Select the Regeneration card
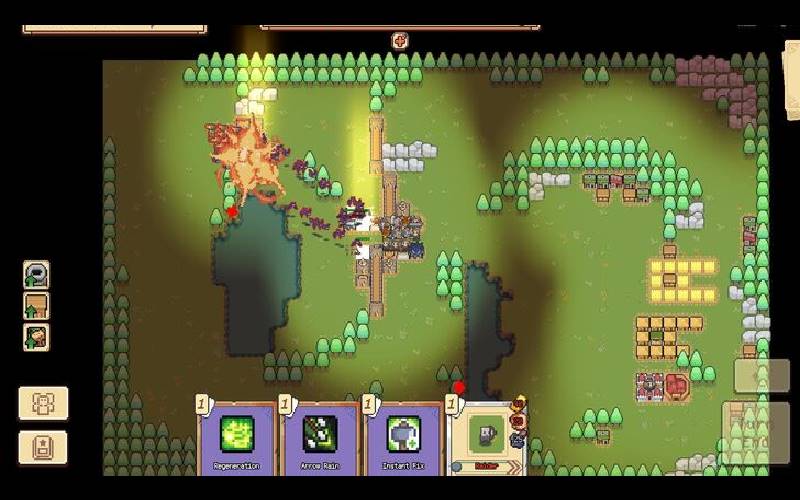This screenshot has width=800, height=500. tap(237, 436)
